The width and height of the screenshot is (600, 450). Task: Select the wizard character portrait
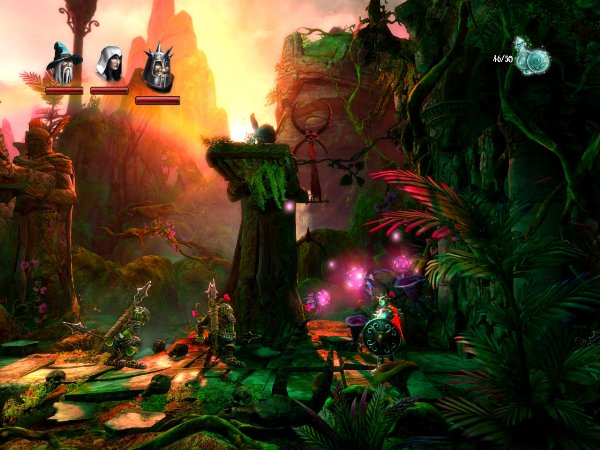point(64,65)
